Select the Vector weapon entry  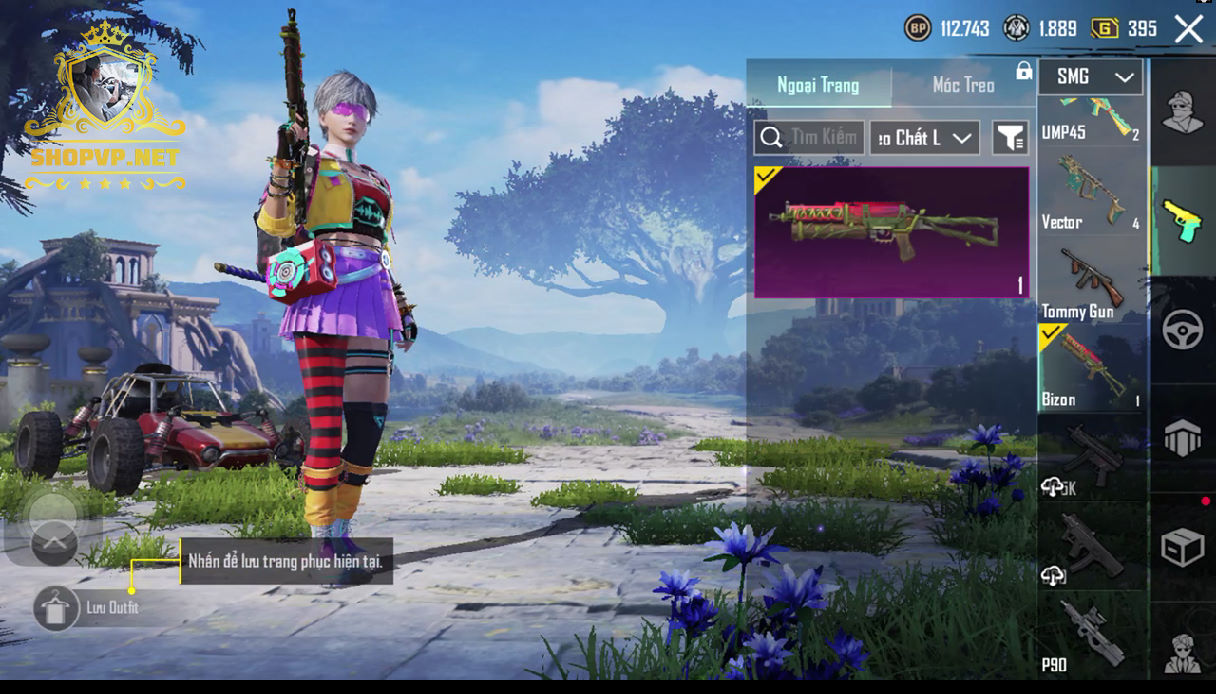1090,193
